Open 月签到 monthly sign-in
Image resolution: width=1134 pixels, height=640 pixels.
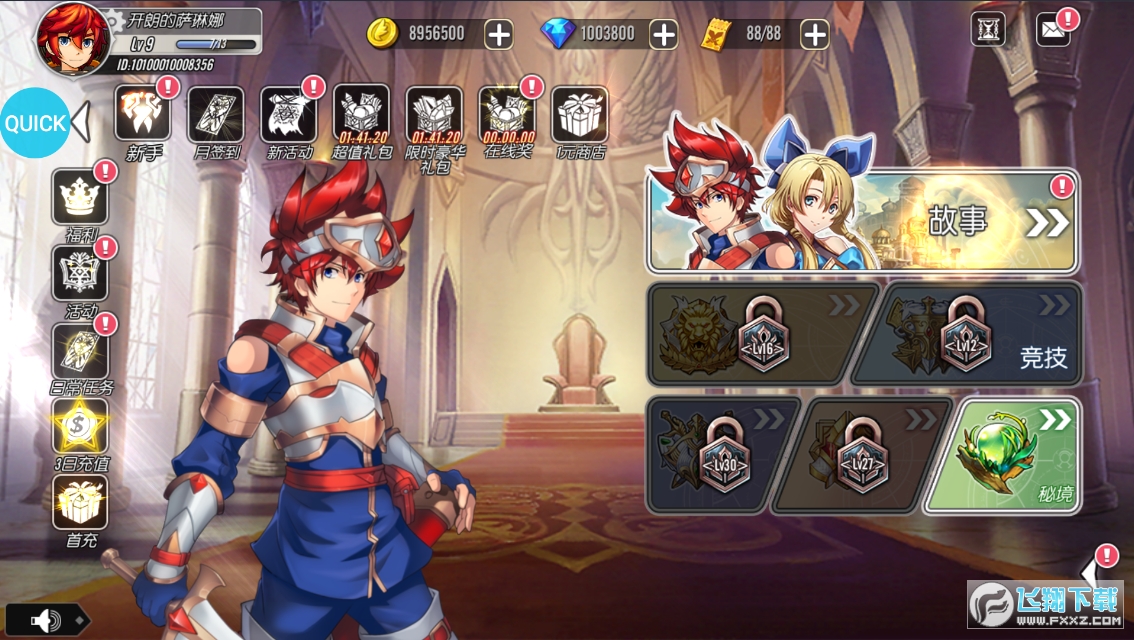[215, 115]
